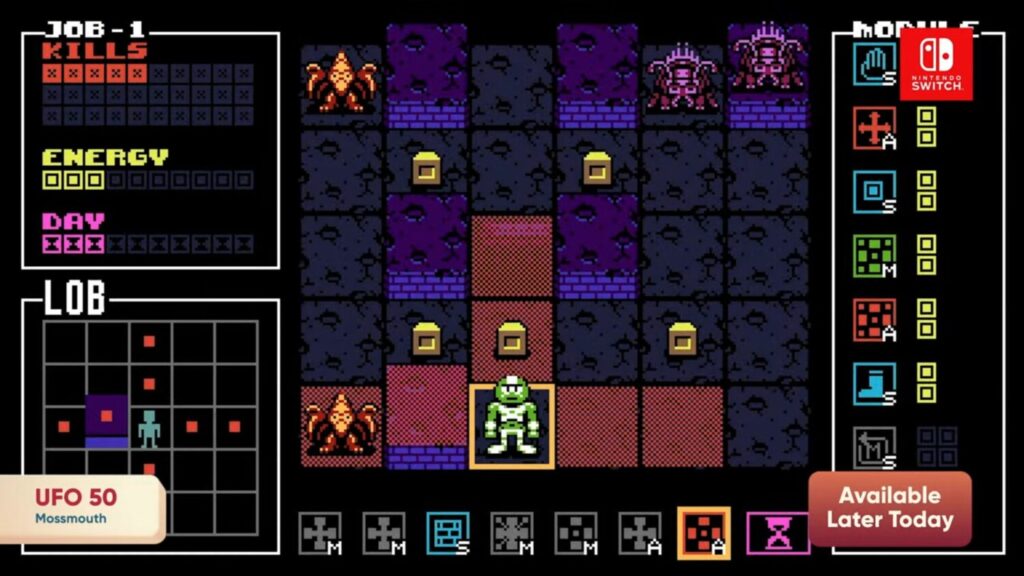The height and width of the screenshot is (576, 1024).
Task: Pick the green dotted grid module
Action: [x=874, y=255]
